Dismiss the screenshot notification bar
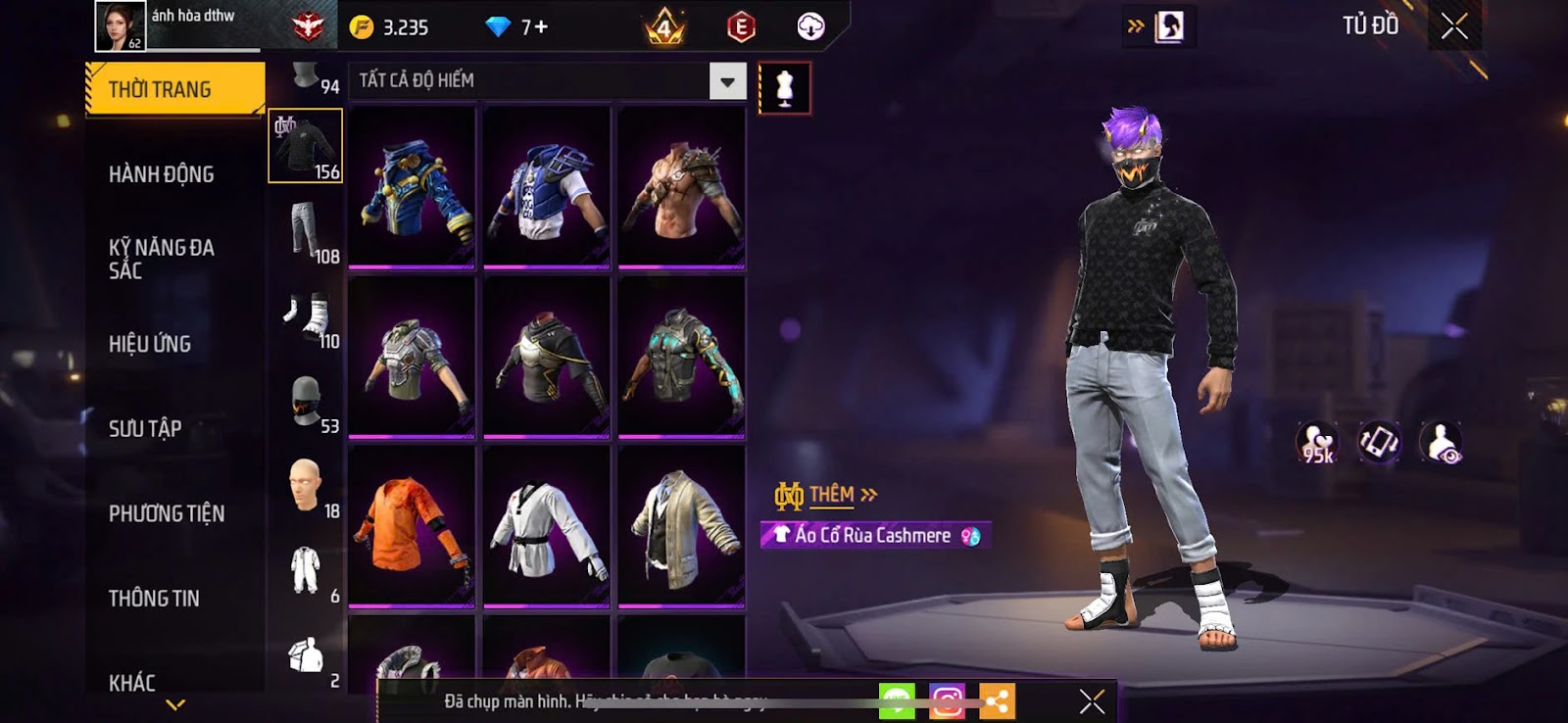Viewport: 1568px width, 723px height. pyautogui.click(x=1092, y=701)
